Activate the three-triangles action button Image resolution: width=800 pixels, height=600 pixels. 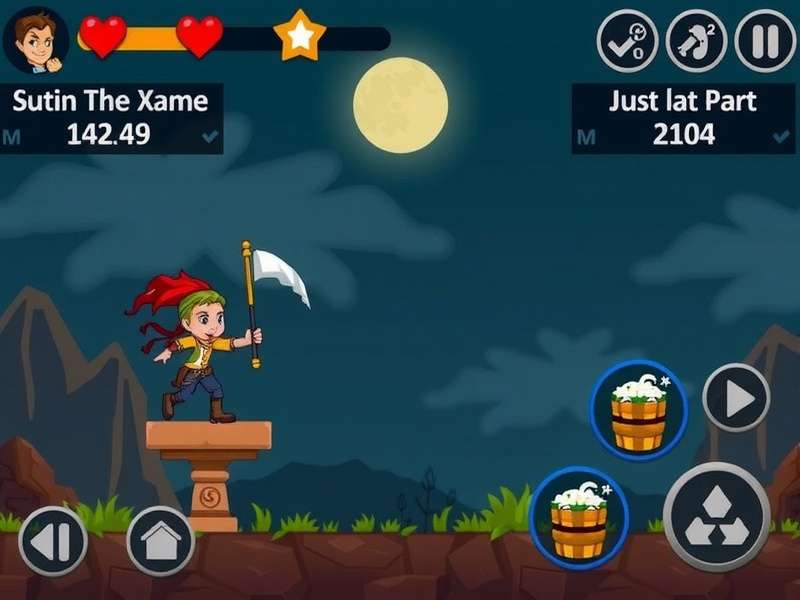(716, 516)
